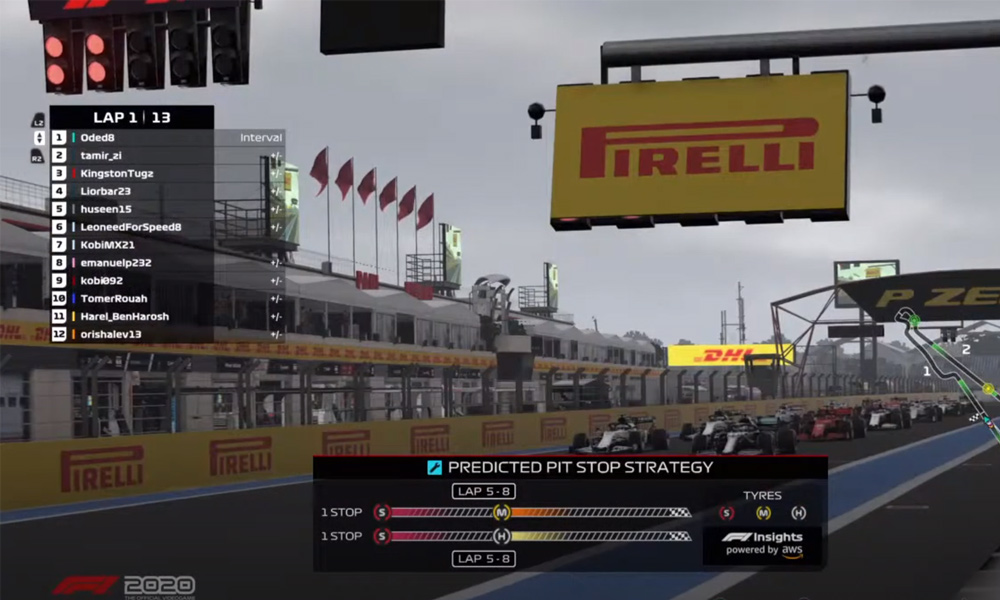Select Harel_BenHarosh in the leaderboard
Image resolution: width=1000 pixels, height=600 pixels.
[x=124, y=317]
